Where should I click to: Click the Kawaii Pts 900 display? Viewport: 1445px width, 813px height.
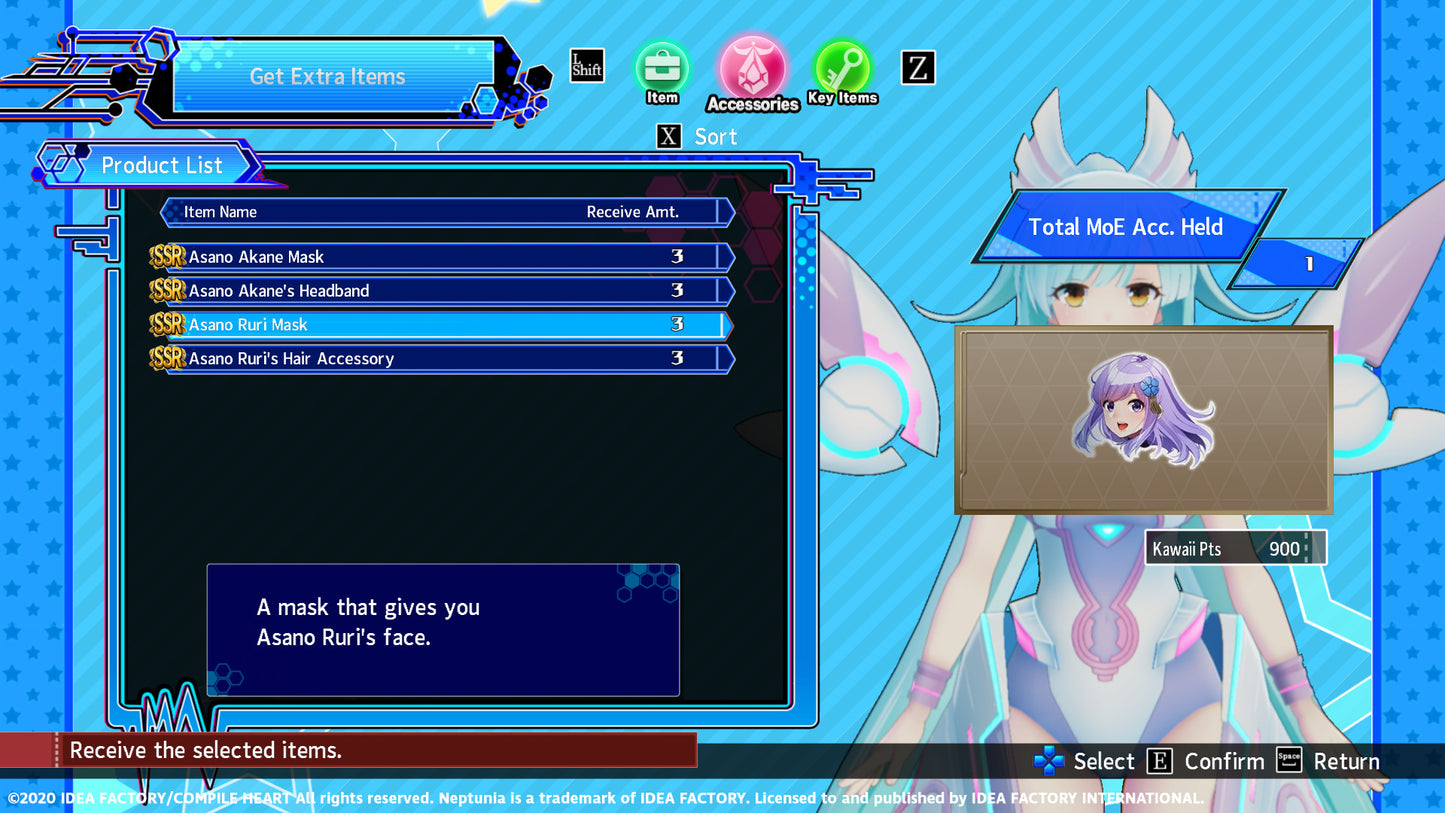click(1235, 548)
